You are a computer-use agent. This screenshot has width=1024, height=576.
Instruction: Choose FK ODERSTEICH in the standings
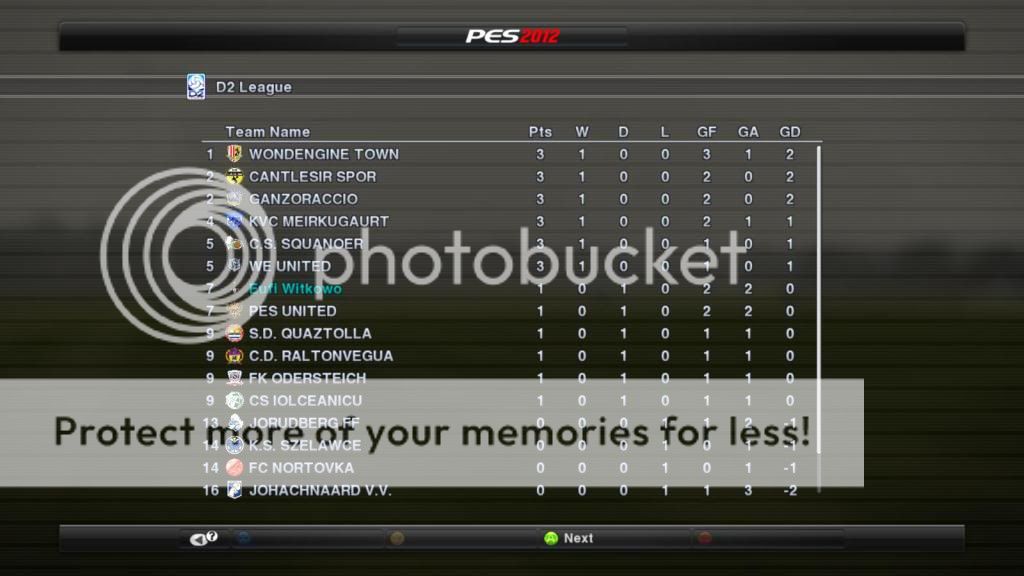[307, 378]
